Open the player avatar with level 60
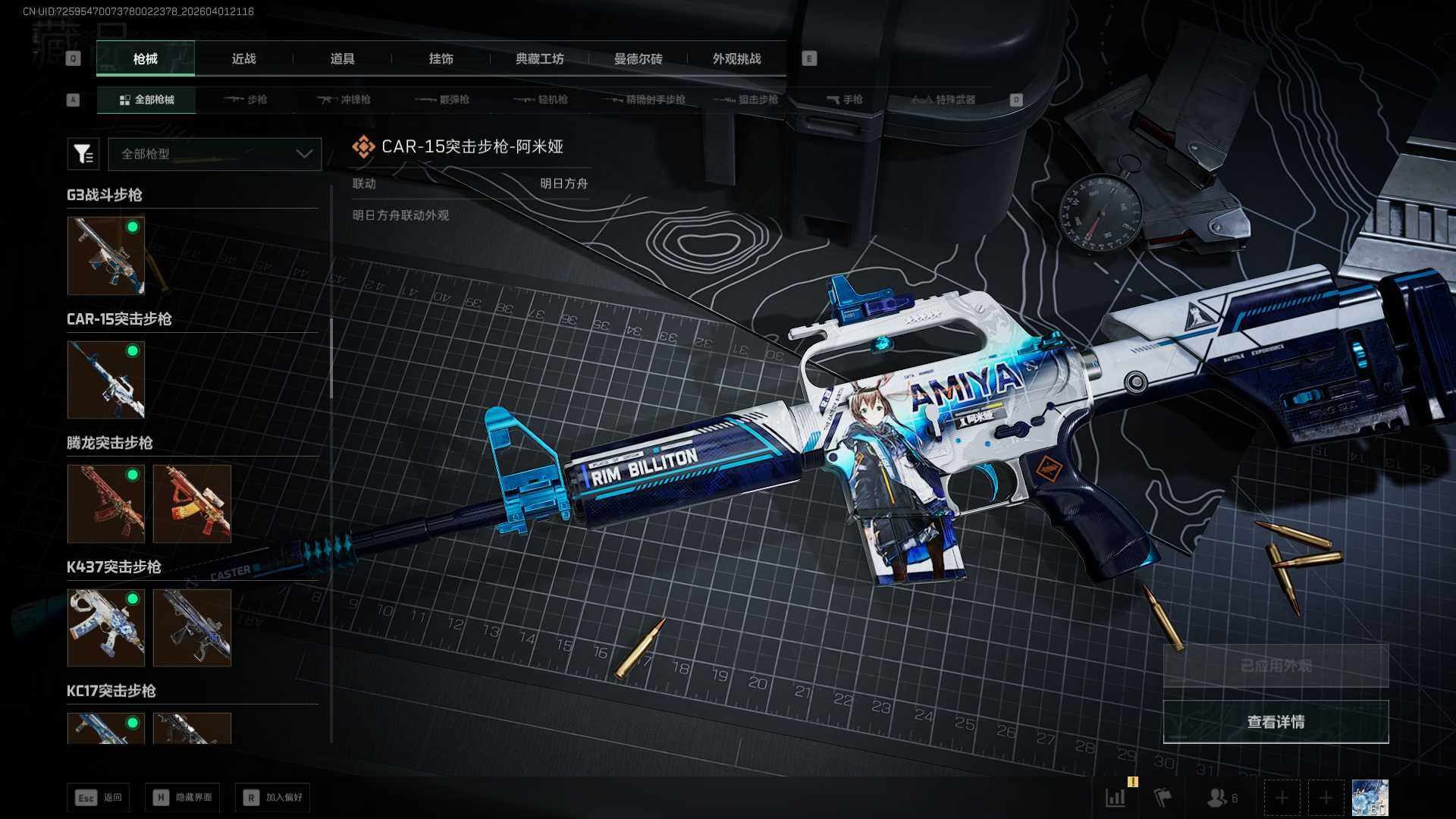This screenshot has height=819, width=1456. click(x=1370, y=798)
